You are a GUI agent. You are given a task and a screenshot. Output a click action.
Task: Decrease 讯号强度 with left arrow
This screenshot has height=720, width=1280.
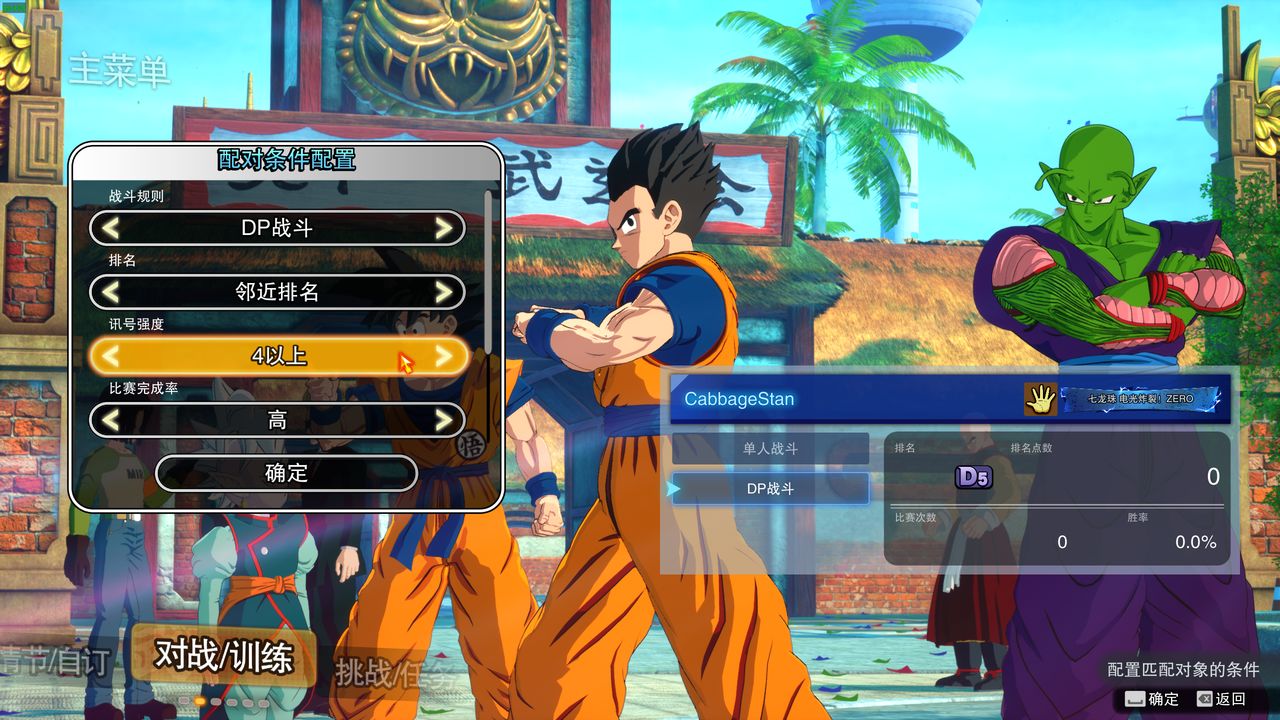click(x=111, y=356)
